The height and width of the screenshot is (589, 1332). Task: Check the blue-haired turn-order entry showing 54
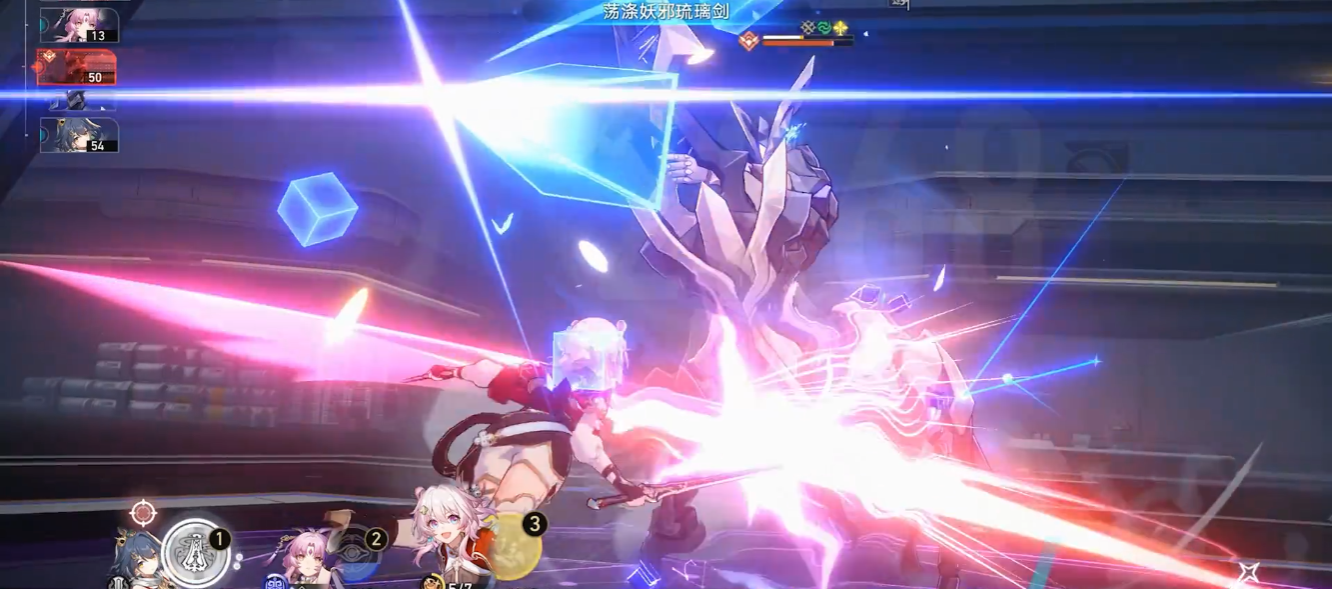coord(79,135)
